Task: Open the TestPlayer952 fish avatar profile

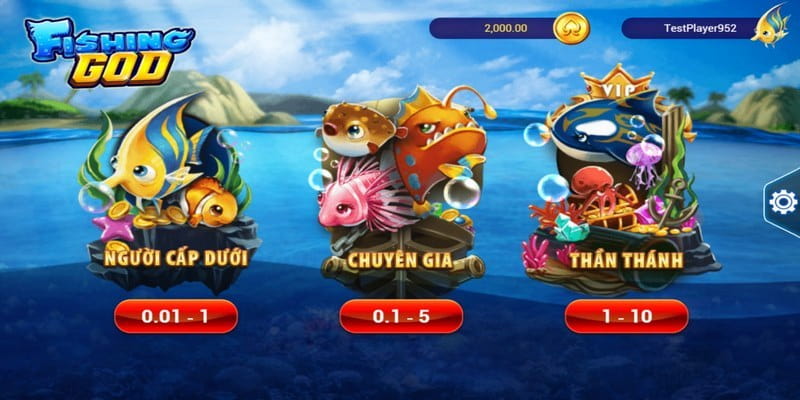Action: pos(770,25)
